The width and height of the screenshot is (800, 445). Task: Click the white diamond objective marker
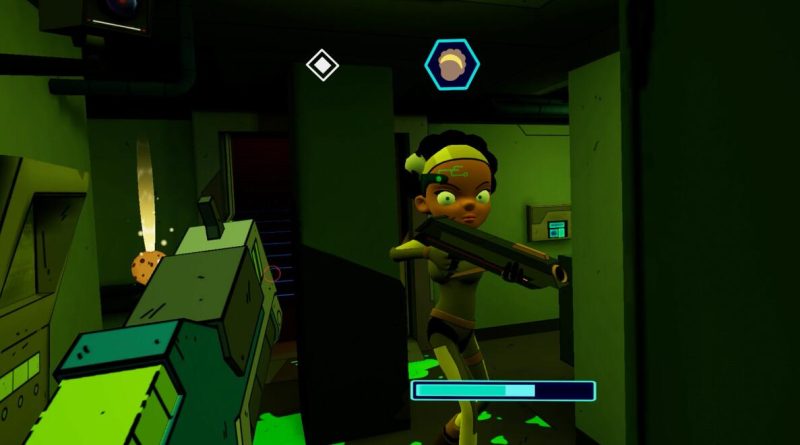(322, 65)
